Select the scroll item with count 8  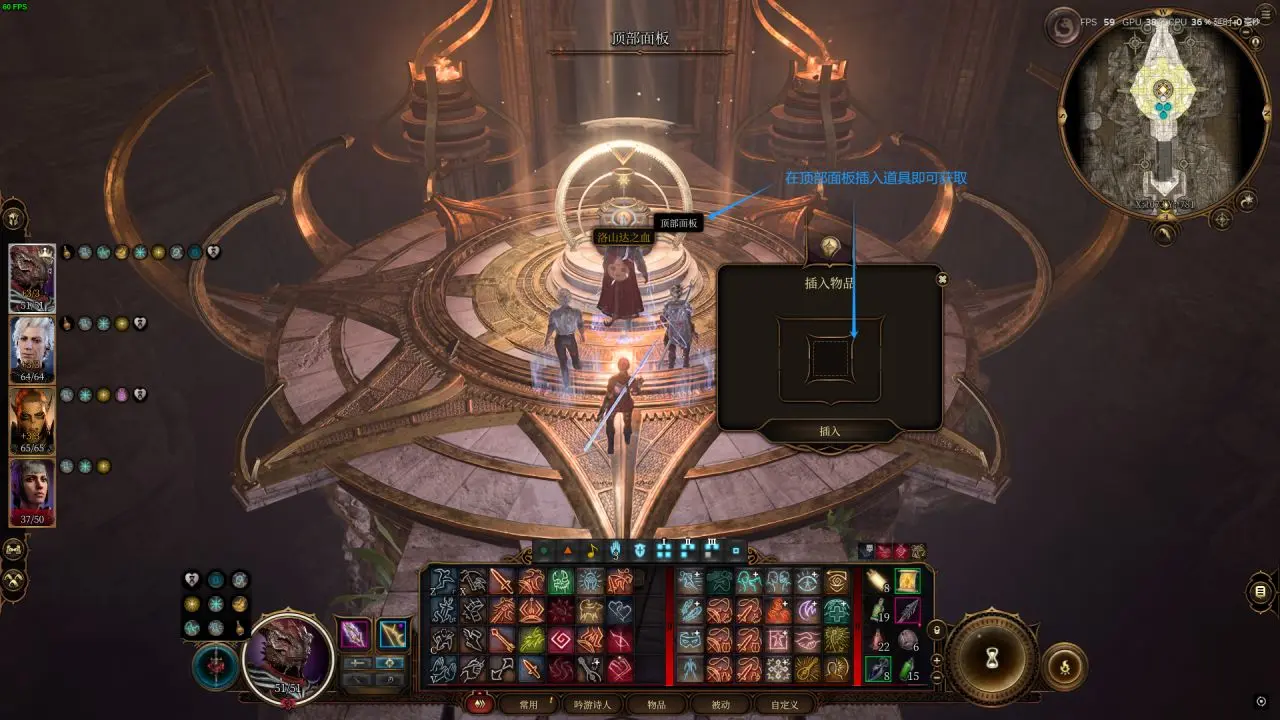(878, 582)
